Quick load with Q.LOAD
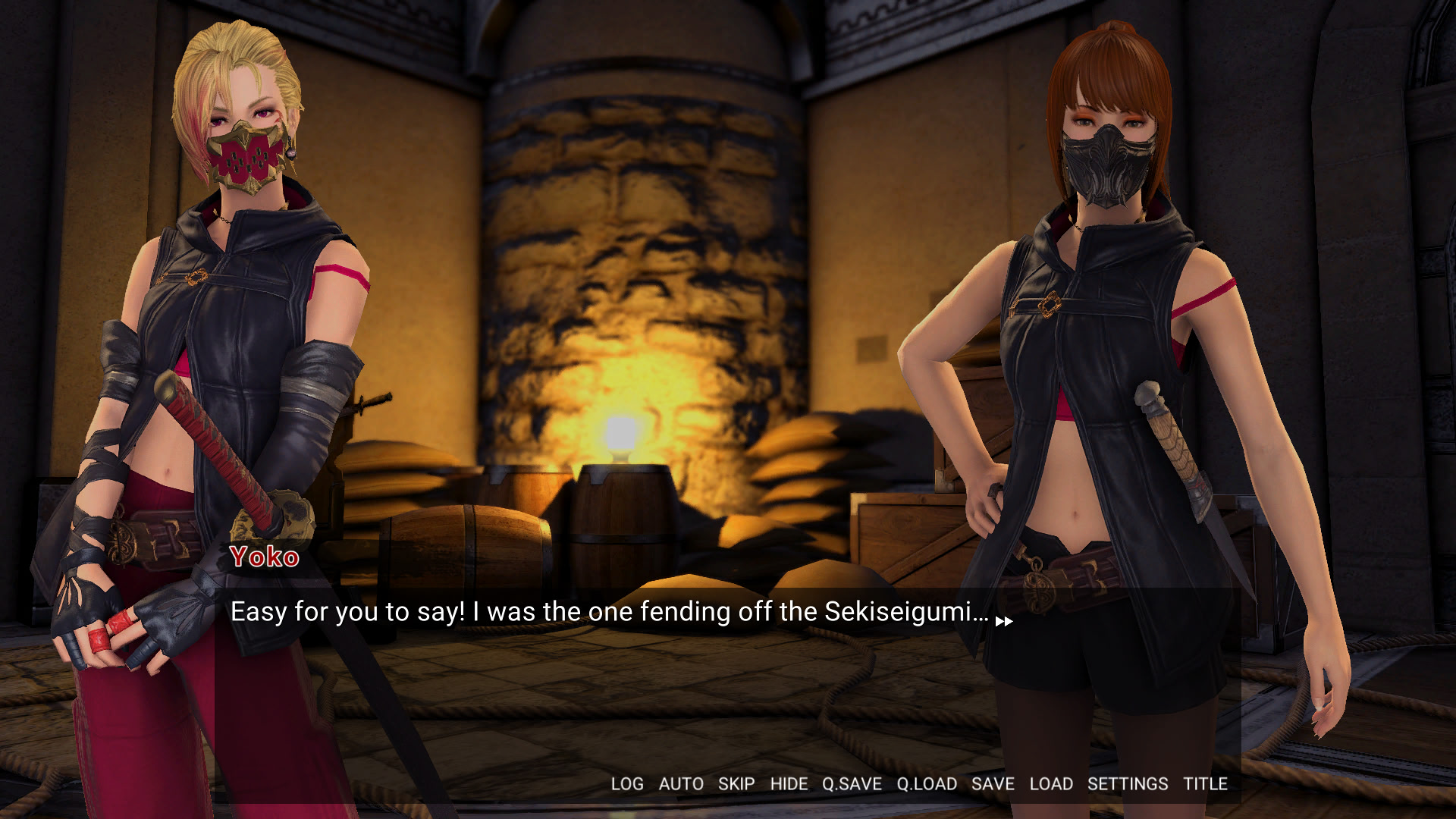The image size is (1456, 819). point(927,784)
